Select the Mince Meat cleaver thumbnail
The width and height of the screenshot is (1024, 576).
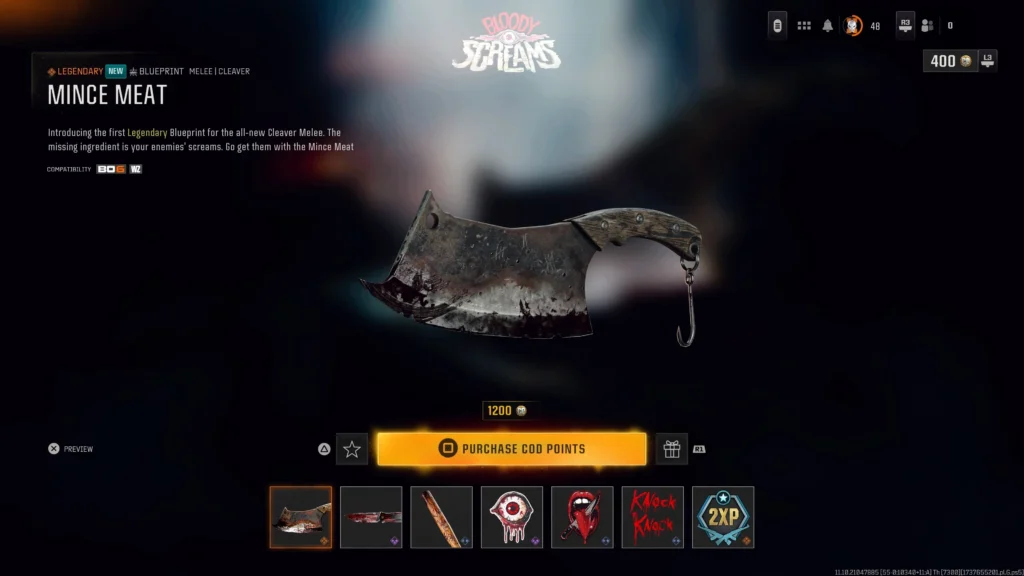pos(301,517)
